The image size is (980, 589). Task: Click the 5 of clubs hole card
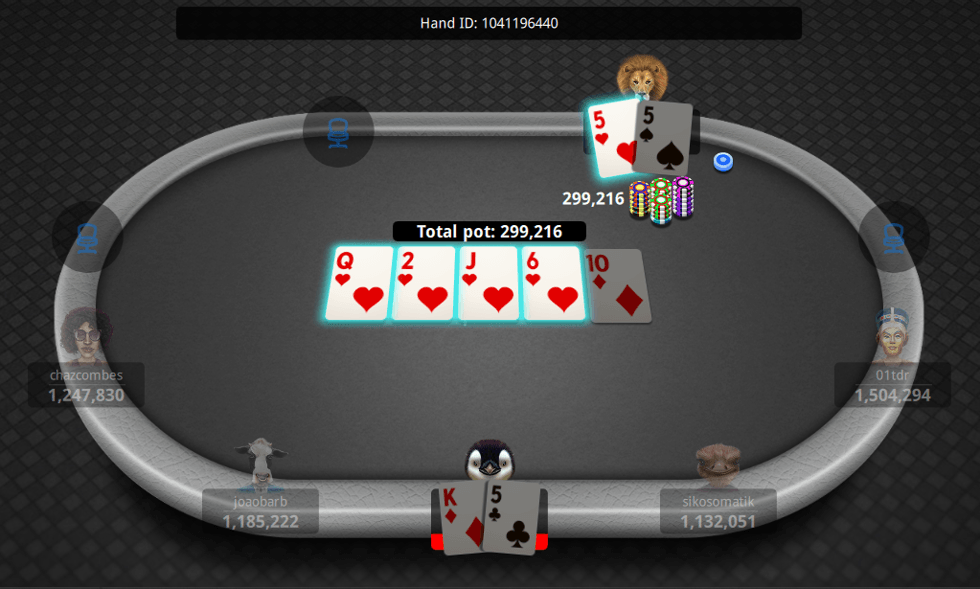click(x=514, y=516)
